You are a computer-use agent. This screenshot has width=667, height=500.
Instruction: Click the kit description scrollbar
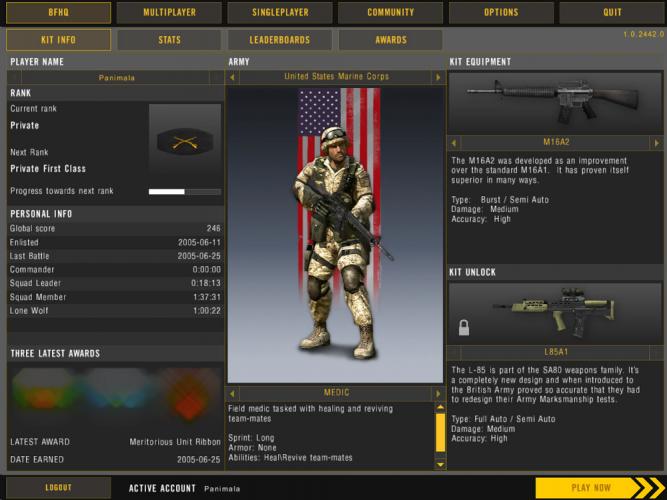click(439, 432)
